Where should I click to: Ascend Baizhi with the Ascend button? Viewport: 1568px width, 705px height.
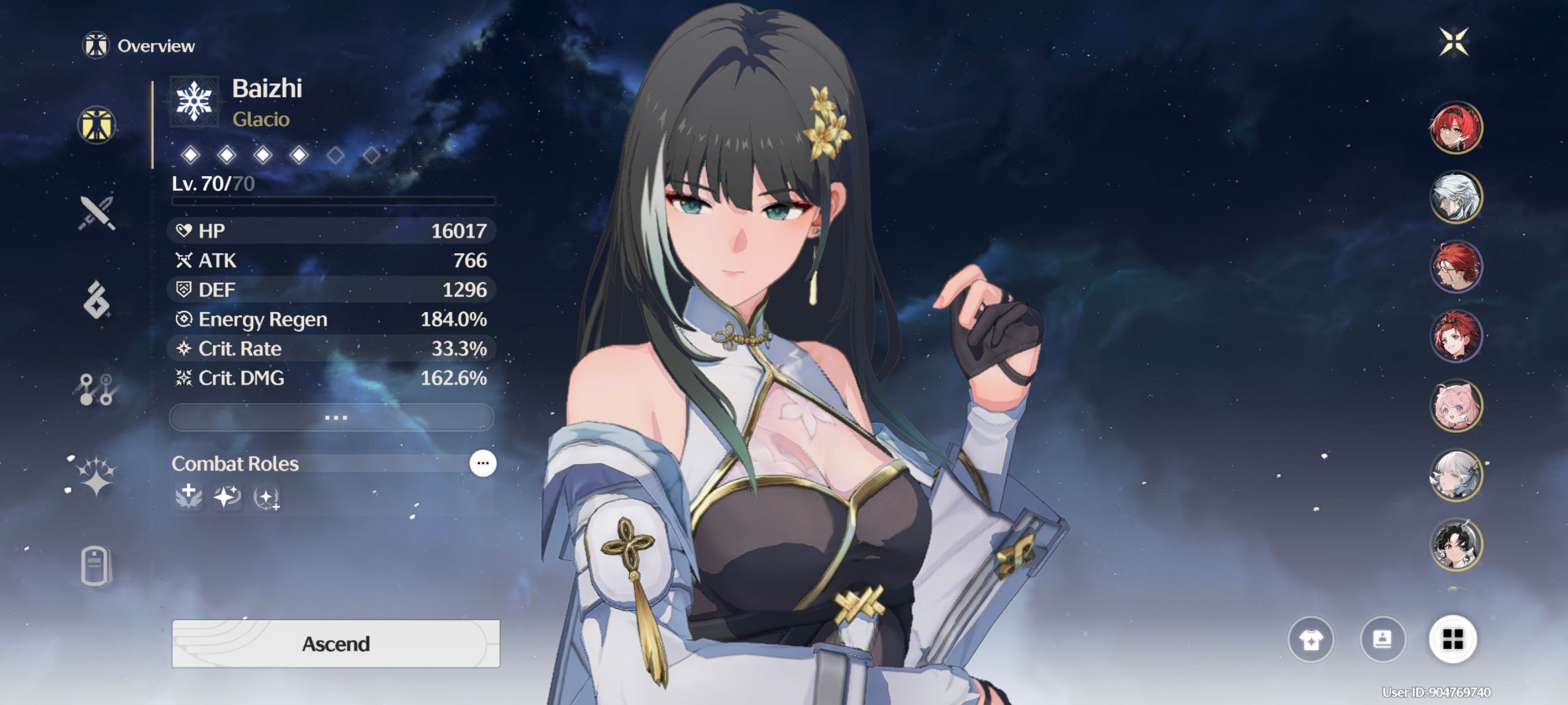click(x=335, y=643)
